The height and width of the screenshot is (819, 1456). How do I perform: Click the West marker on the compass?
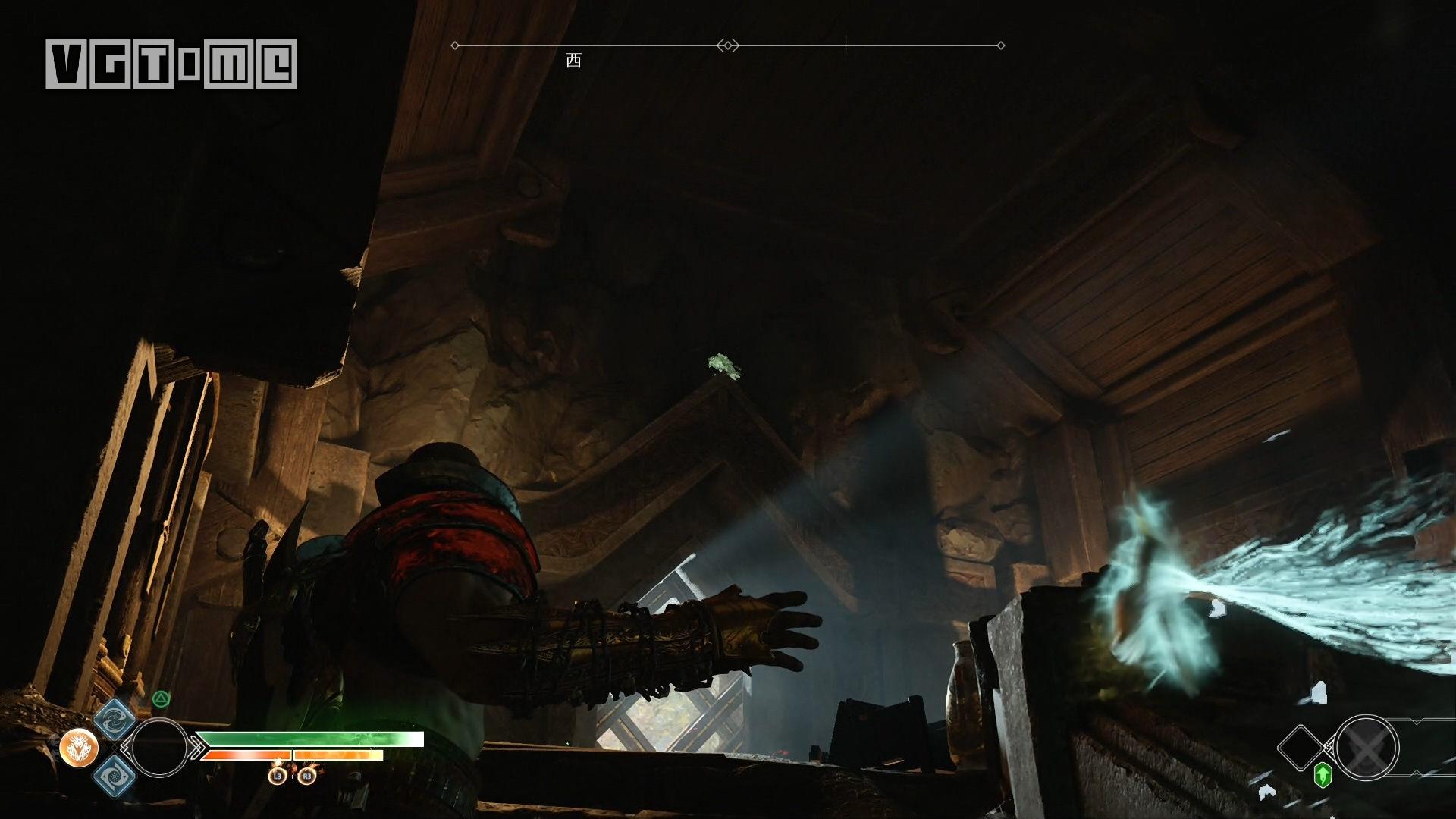(573, 61)
